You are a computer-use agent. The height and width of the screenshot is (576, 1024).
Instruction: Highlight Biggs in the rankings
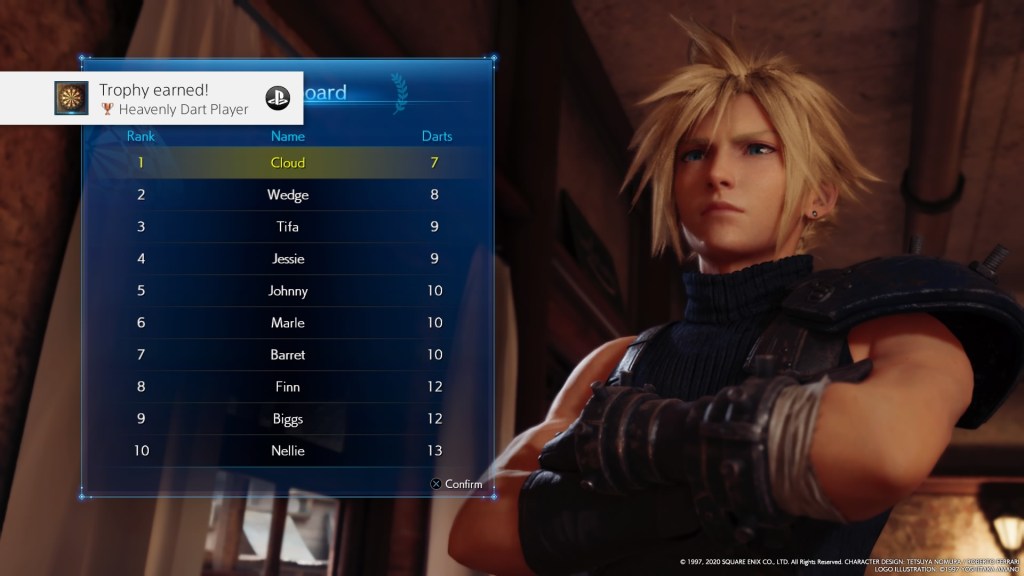(288, 419)
